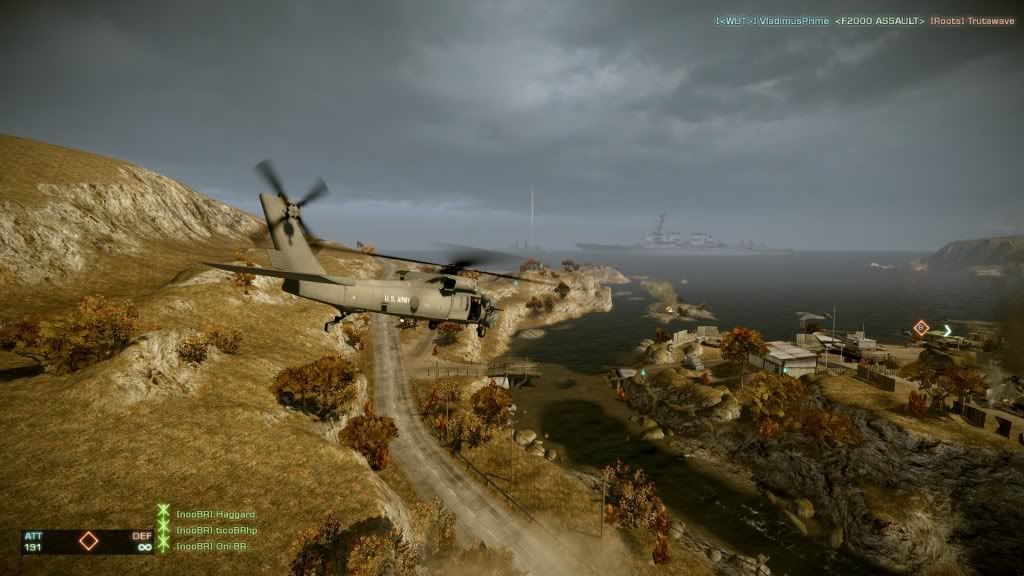Click the white chevron marker beside objective B
Image resolution: width=1024 pixels, height=576 pixels.
coord(947,330)
